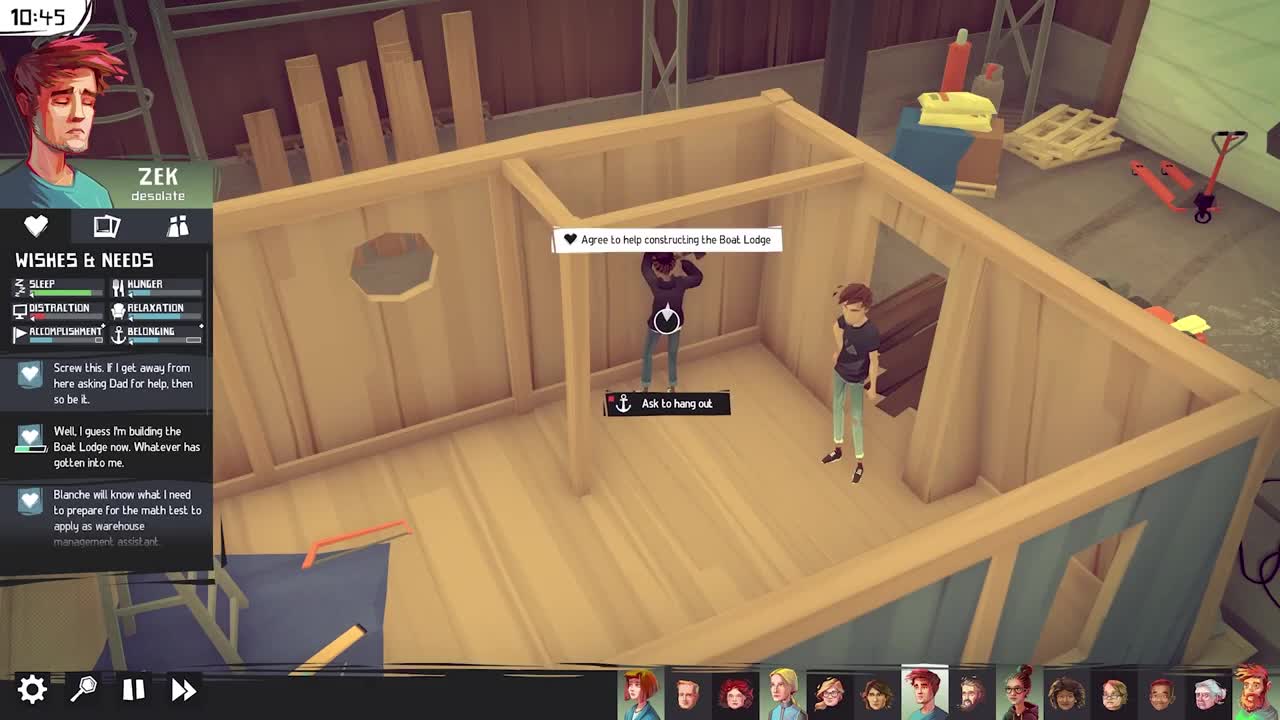The width and height of the screenshot is (1280, 720).
Task: Select the orange bob-haired woman portrait
Action: tap(640, 693)
